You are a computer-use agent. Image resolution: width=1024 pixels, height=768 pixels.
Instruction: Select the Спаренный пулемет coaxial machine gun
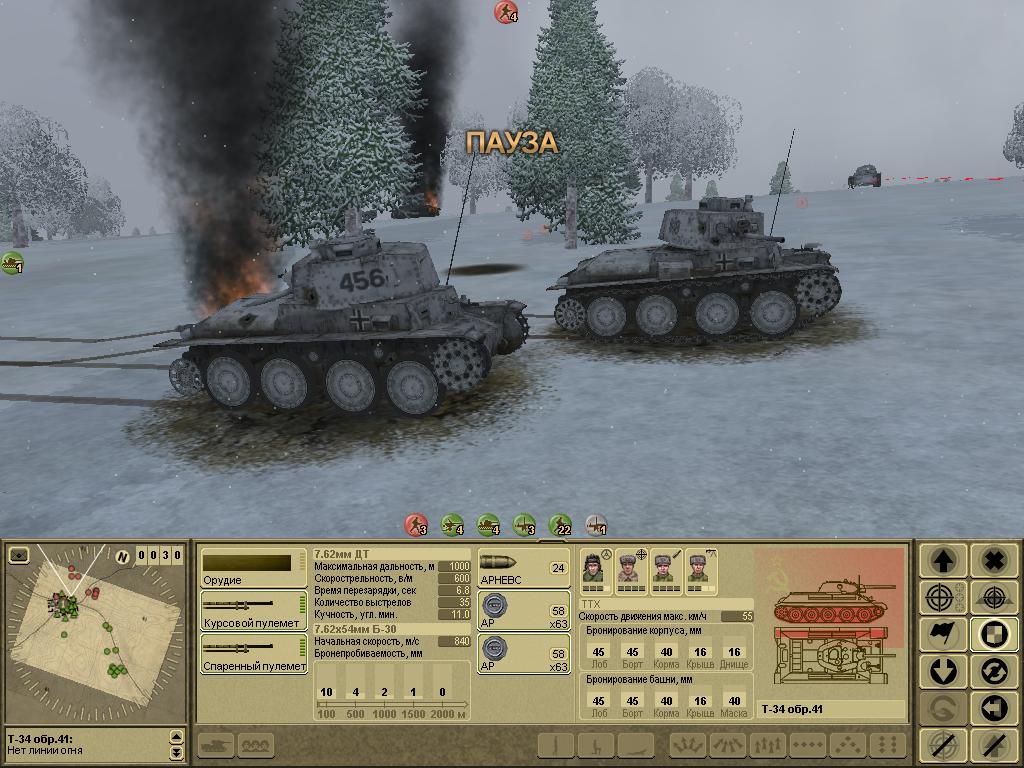253,652
